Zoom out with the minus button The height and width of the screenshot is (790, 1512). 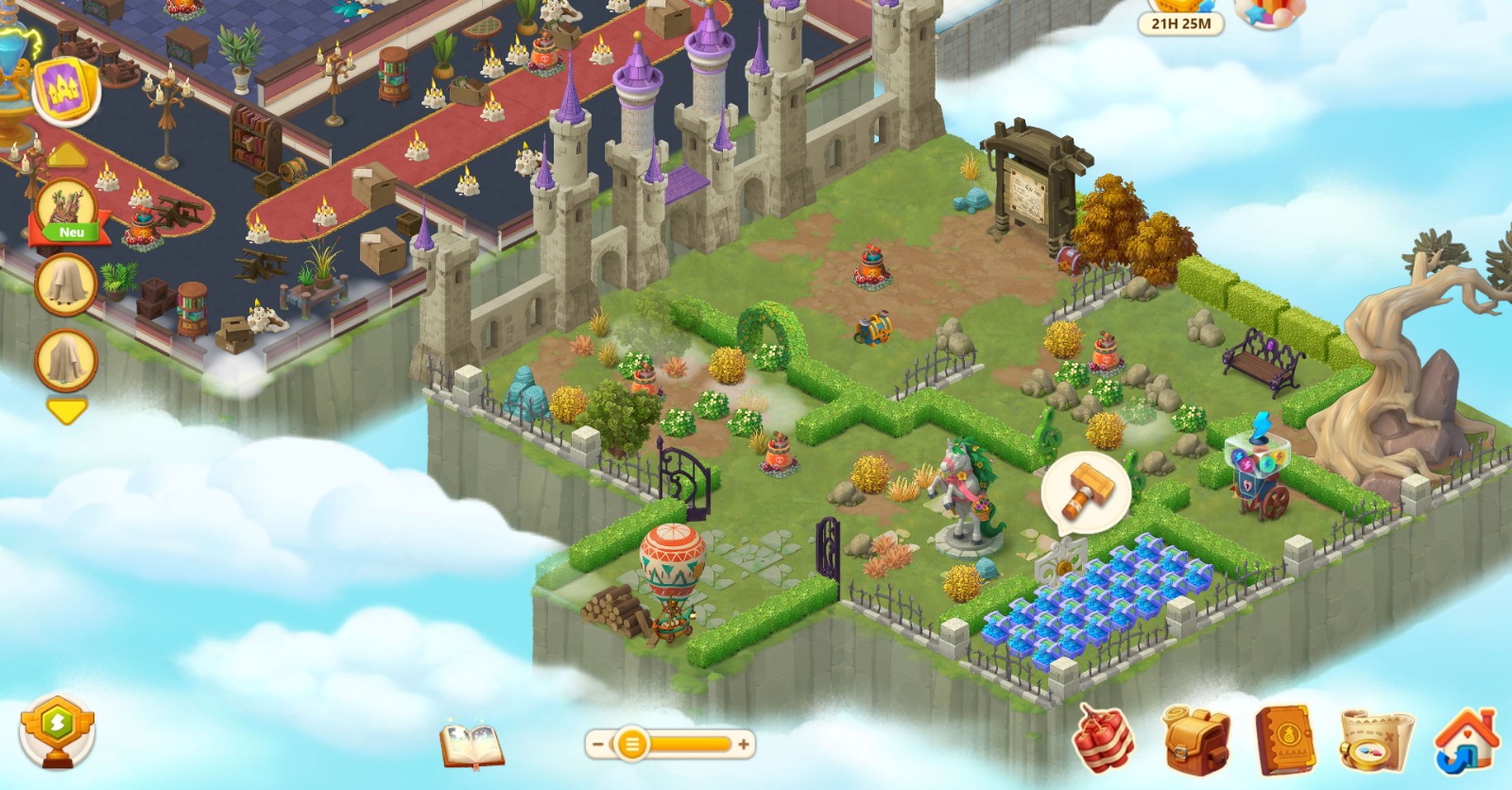click(x=597, y=745)
